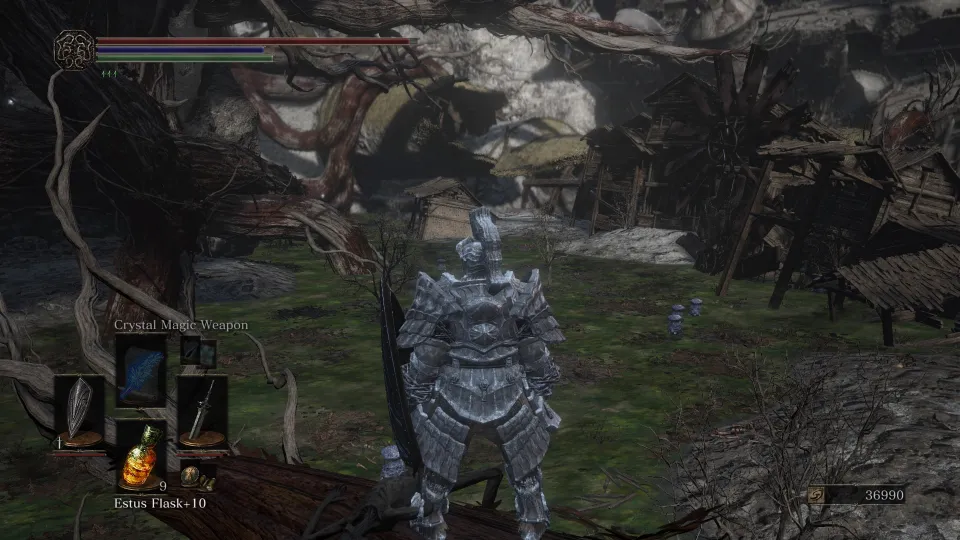The image size is (960, 540).
Task: Click the round covenant emblem beside the health bar
Action: click(74, 50)
